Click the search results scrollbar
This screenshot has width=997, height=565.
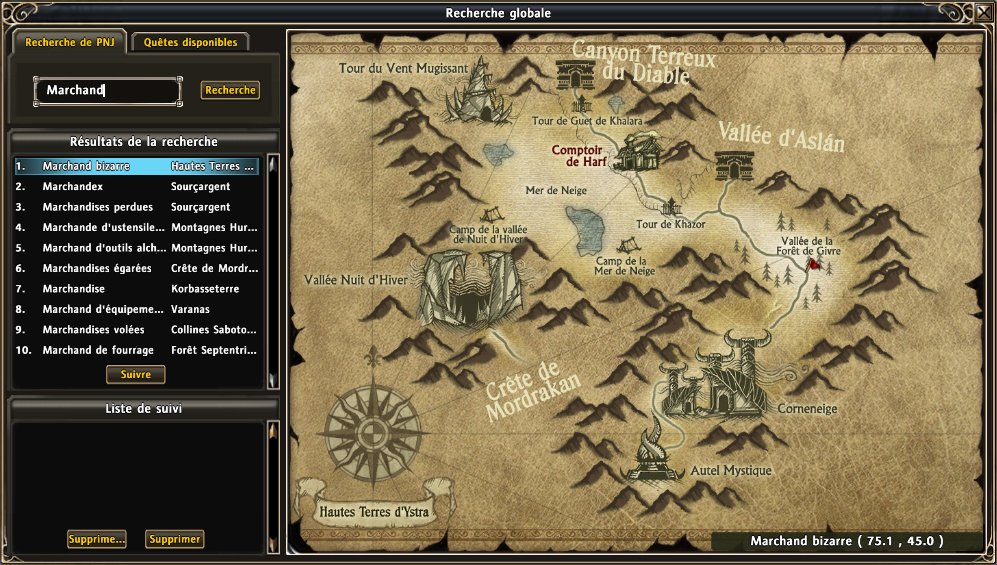coord(272,270)
